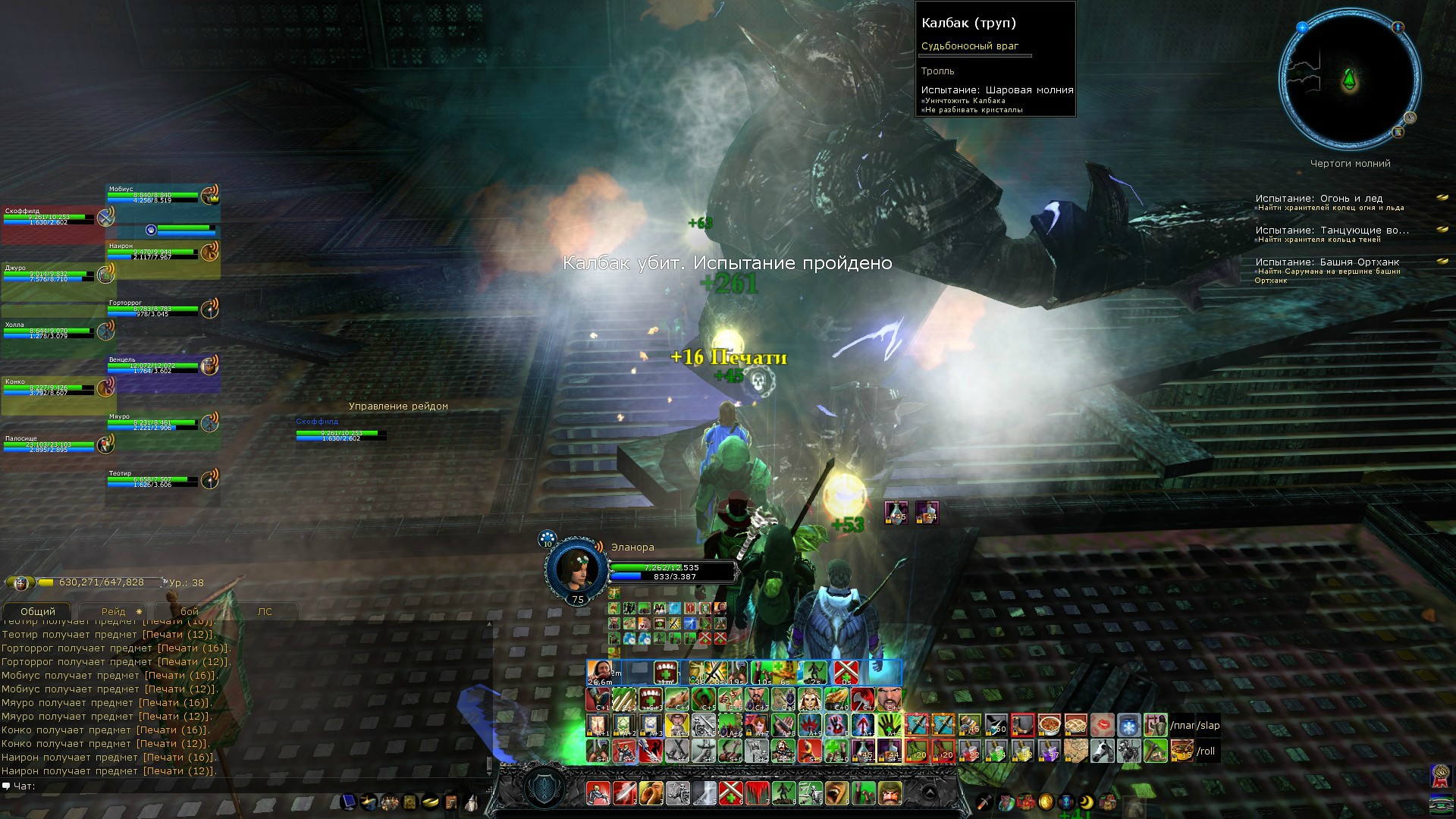Mount the white horse quickslot
1456x819 pixels.
pyautogui.click(x=1102, y=752)
